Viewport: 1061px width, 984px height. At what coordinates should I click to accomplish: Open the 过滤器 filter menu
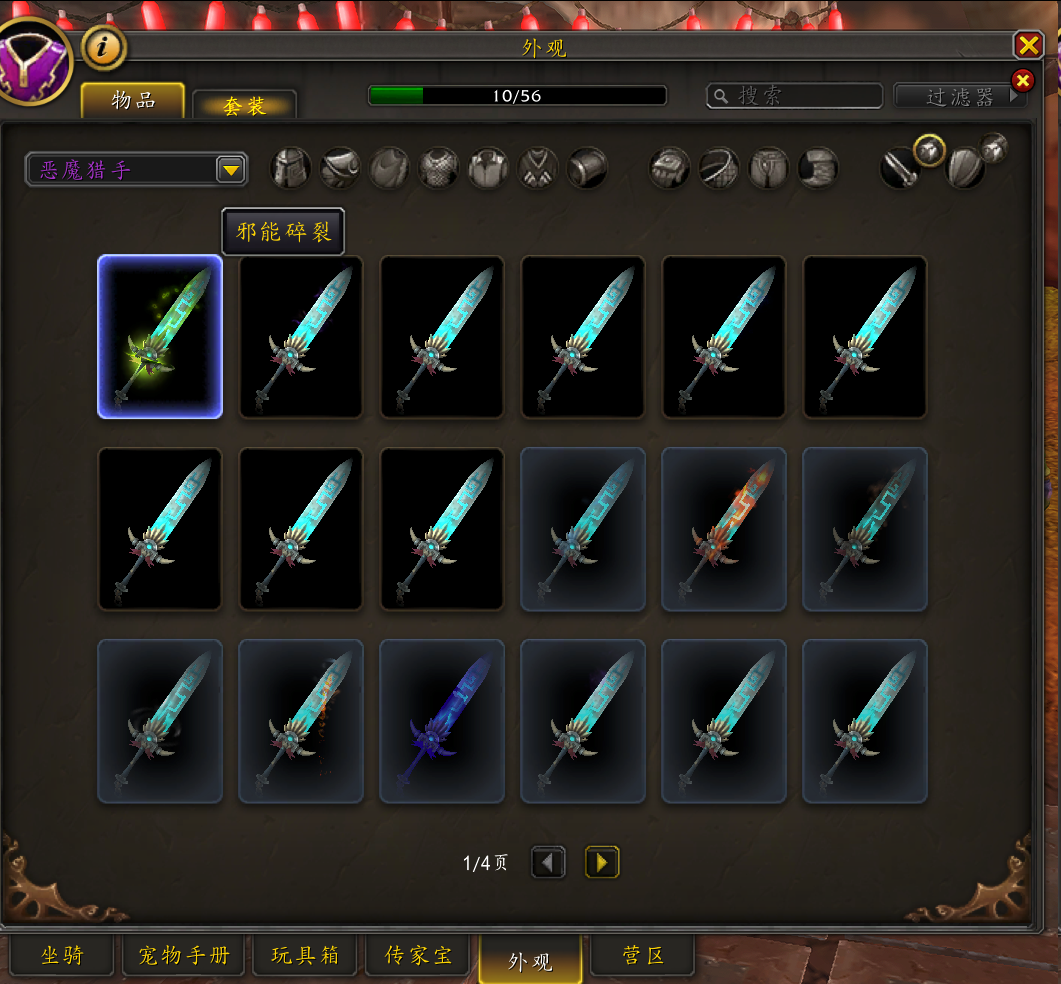[x=960, y=96]
